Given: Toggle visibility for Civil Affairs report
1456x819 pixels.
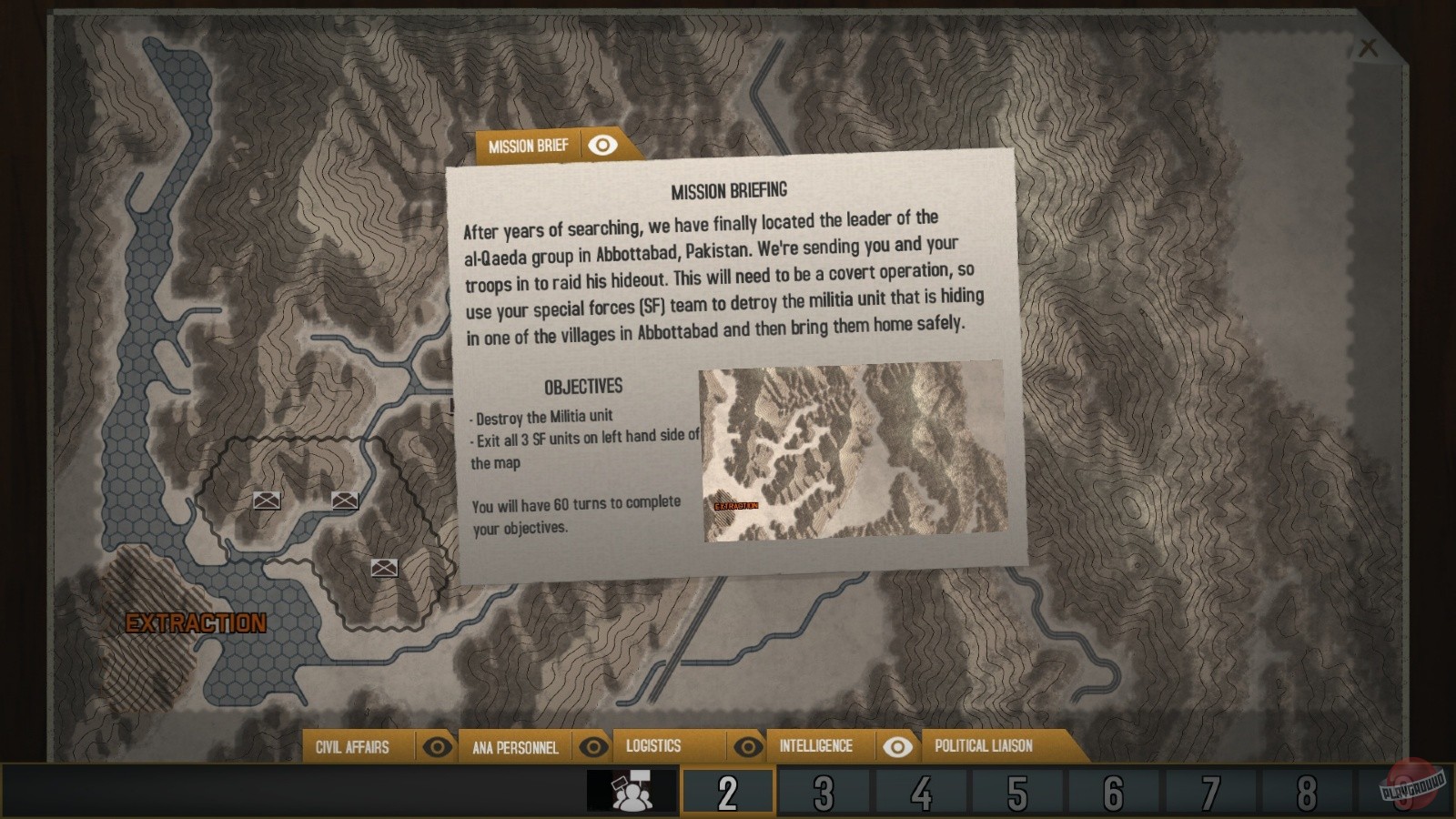Looking at the screenshot, I should [x=440, y=746].
